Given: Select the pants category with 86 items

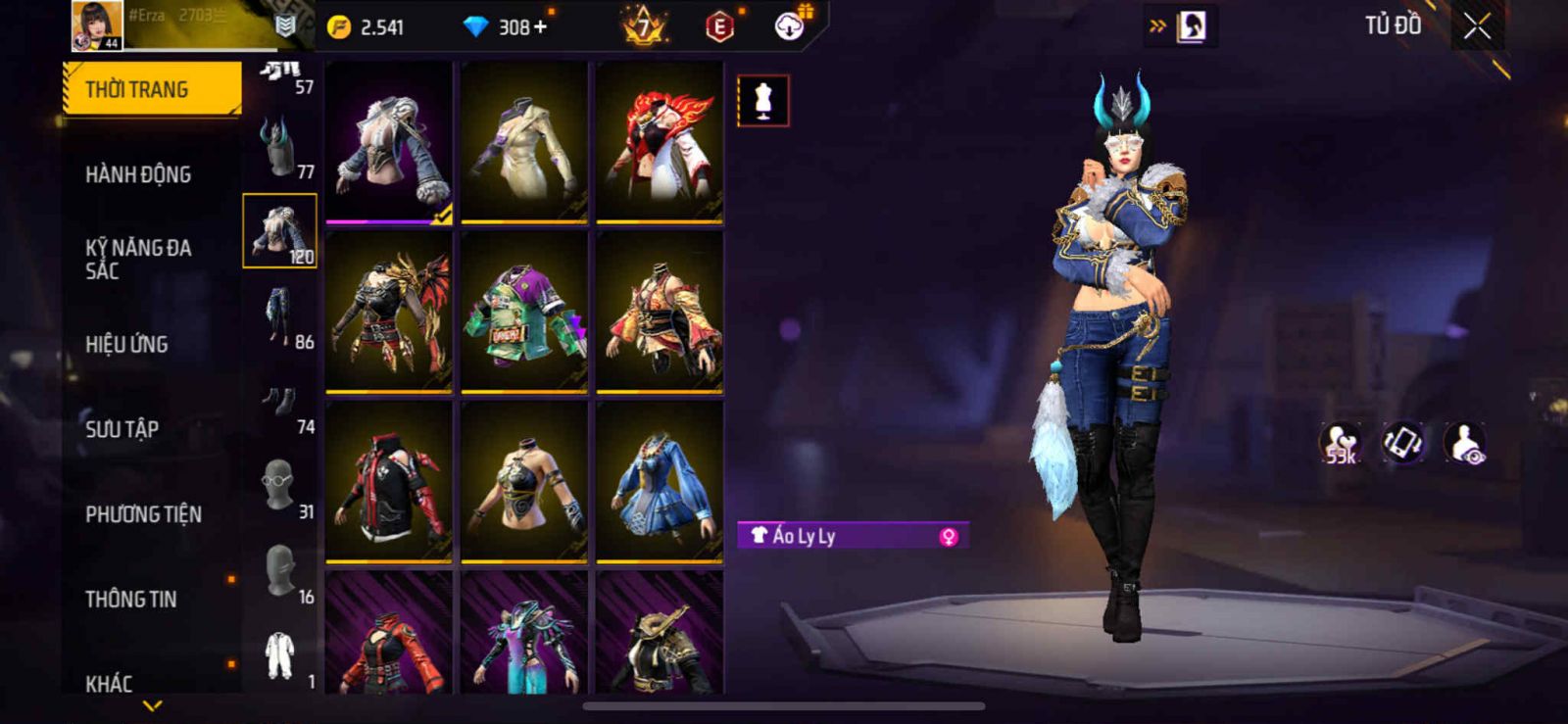Looking at the screenshot, I should [281, 317].
